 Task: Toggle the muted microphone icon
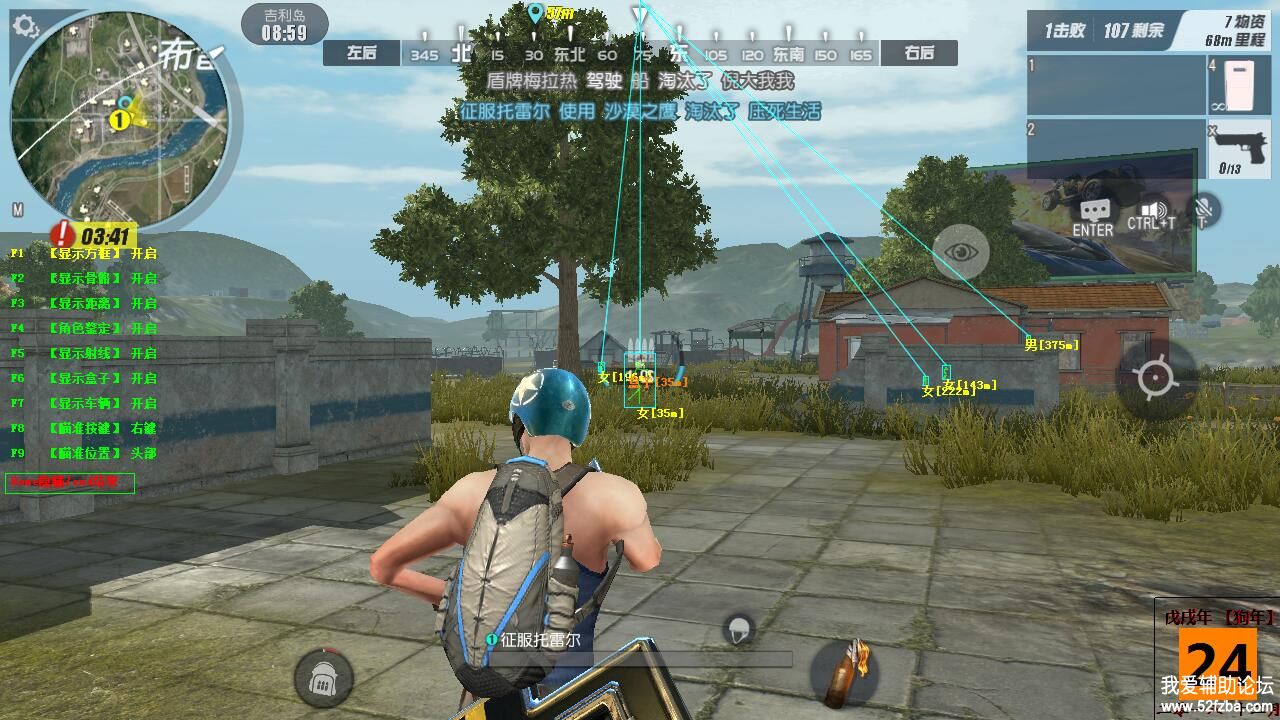coord(1204,211)
